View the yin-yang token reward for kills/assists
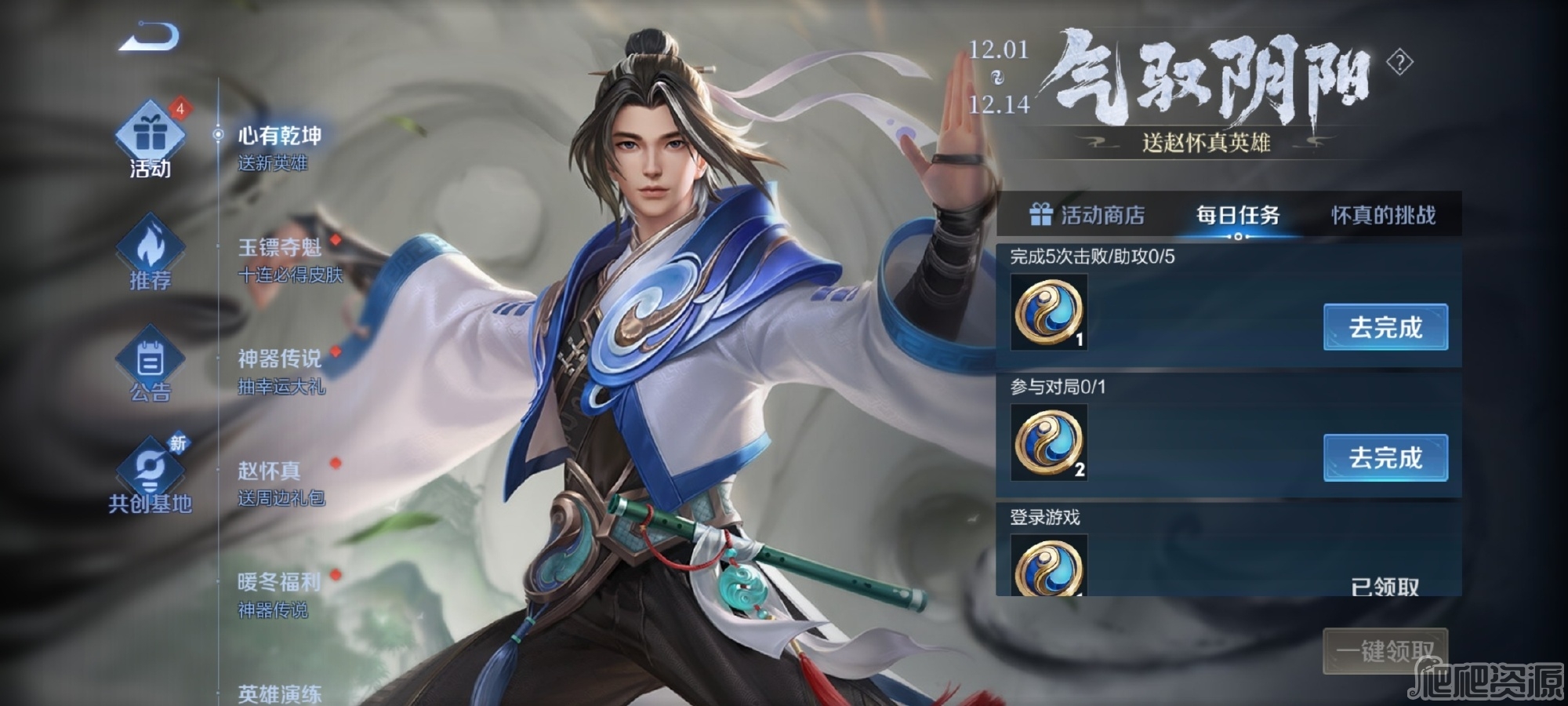The image size is (1568, 706). 1049,312
